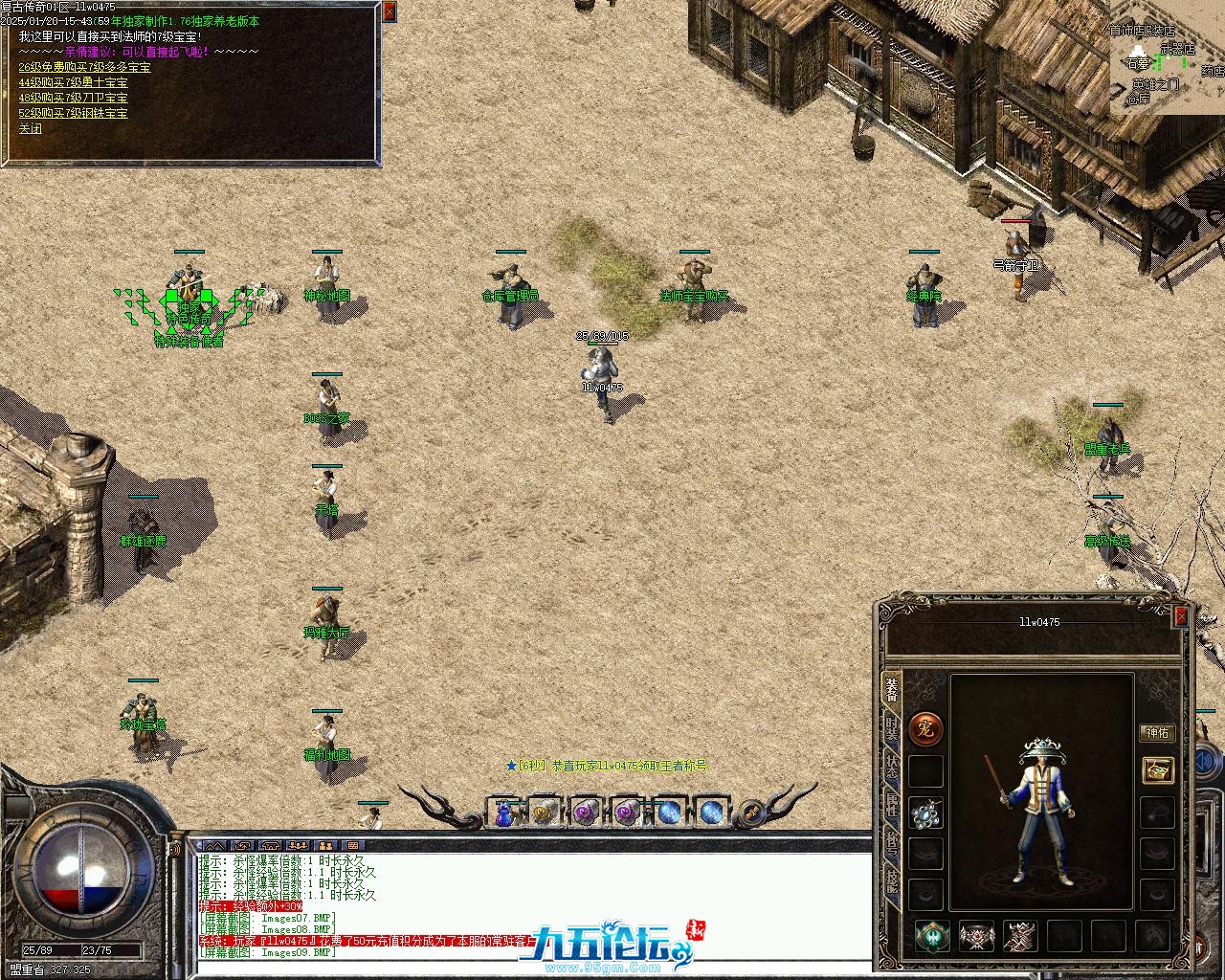
Task: Select the equipped jeweled necklace slot
Action: [x=925, y=813]
